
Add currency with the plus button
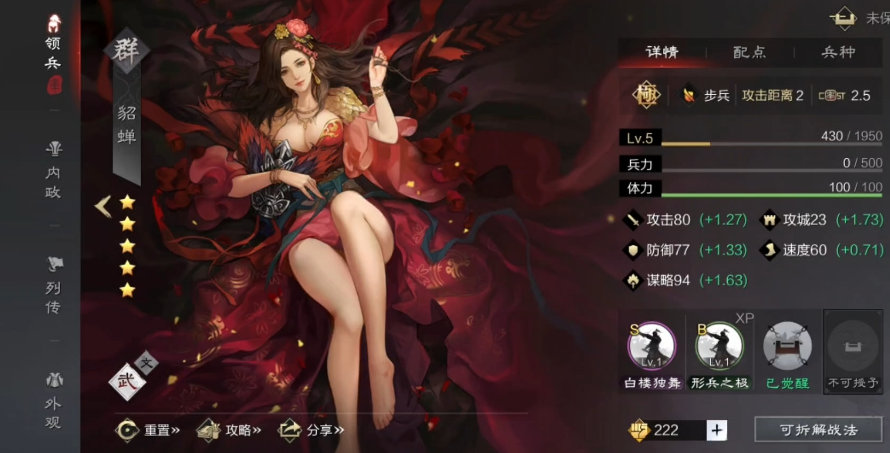(717, 430)
